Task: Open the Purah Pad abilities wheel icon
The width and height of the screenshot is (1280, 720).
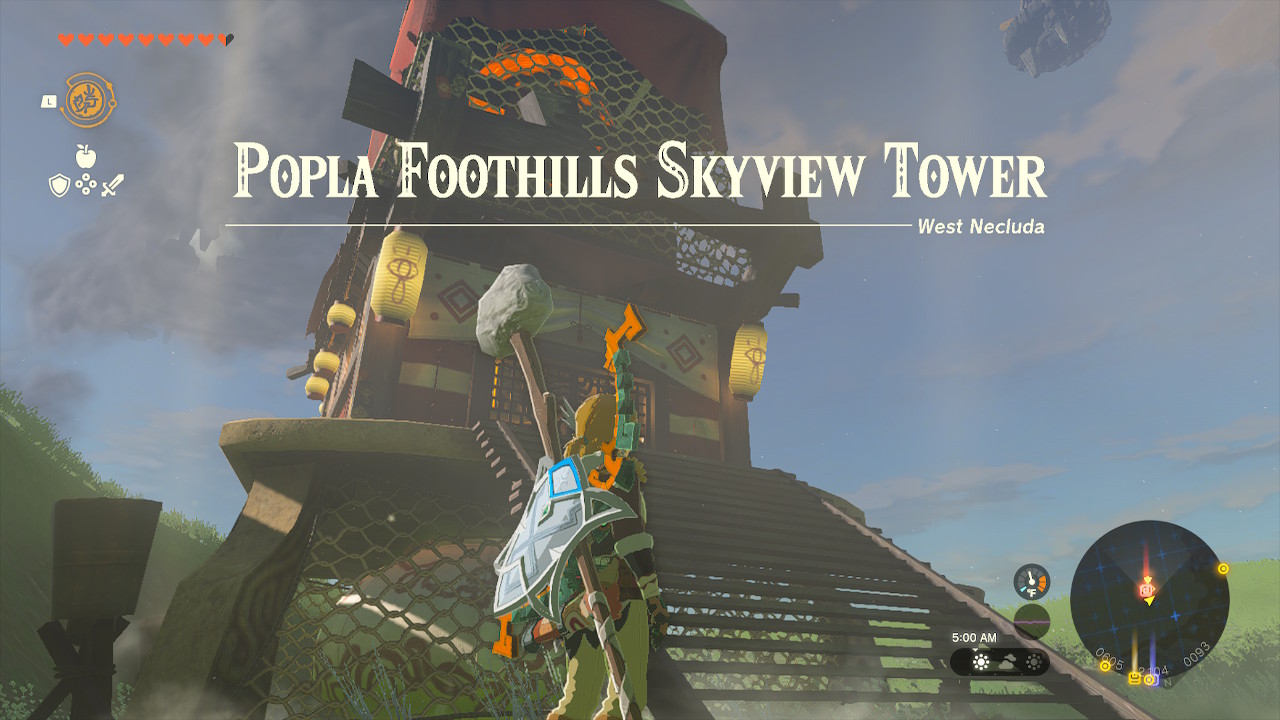Action: coord(87,99)
